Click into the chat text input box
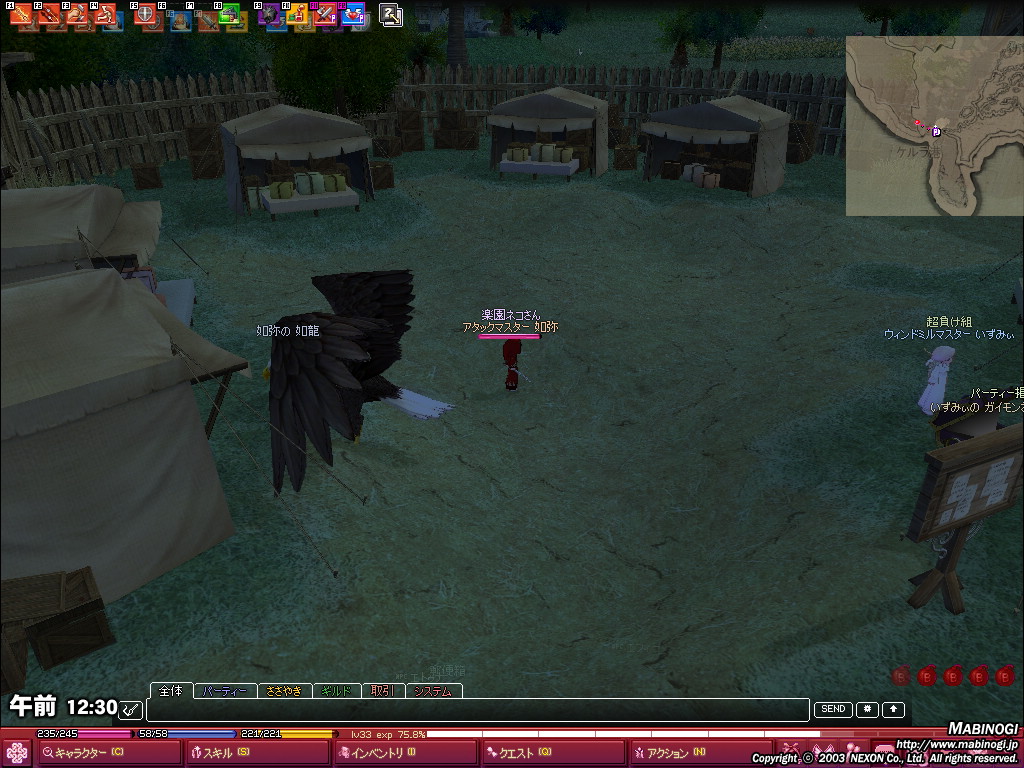 (477, 710)
